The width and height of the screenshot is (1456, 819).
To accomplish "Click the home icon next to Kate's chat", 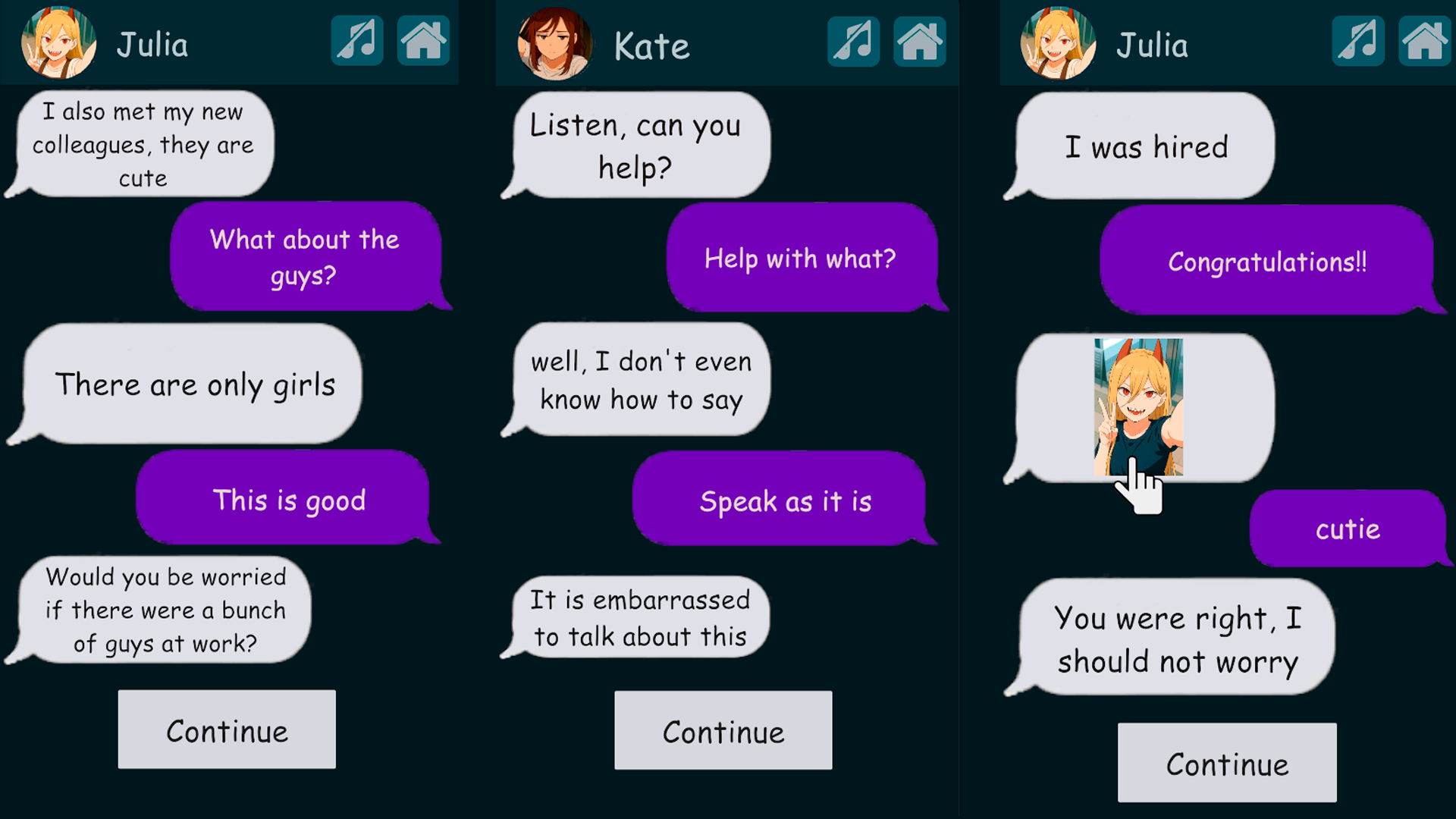I will click(x=920, y=41).
